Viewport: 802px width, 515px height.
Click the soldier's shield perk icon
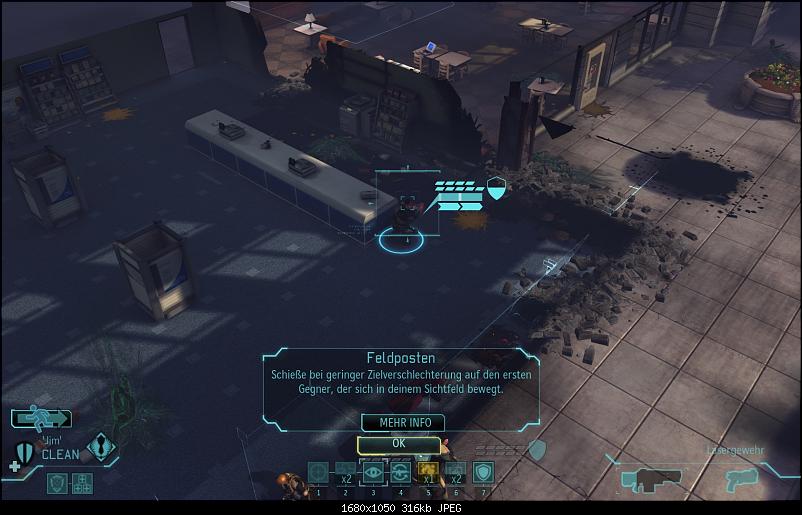57,483
